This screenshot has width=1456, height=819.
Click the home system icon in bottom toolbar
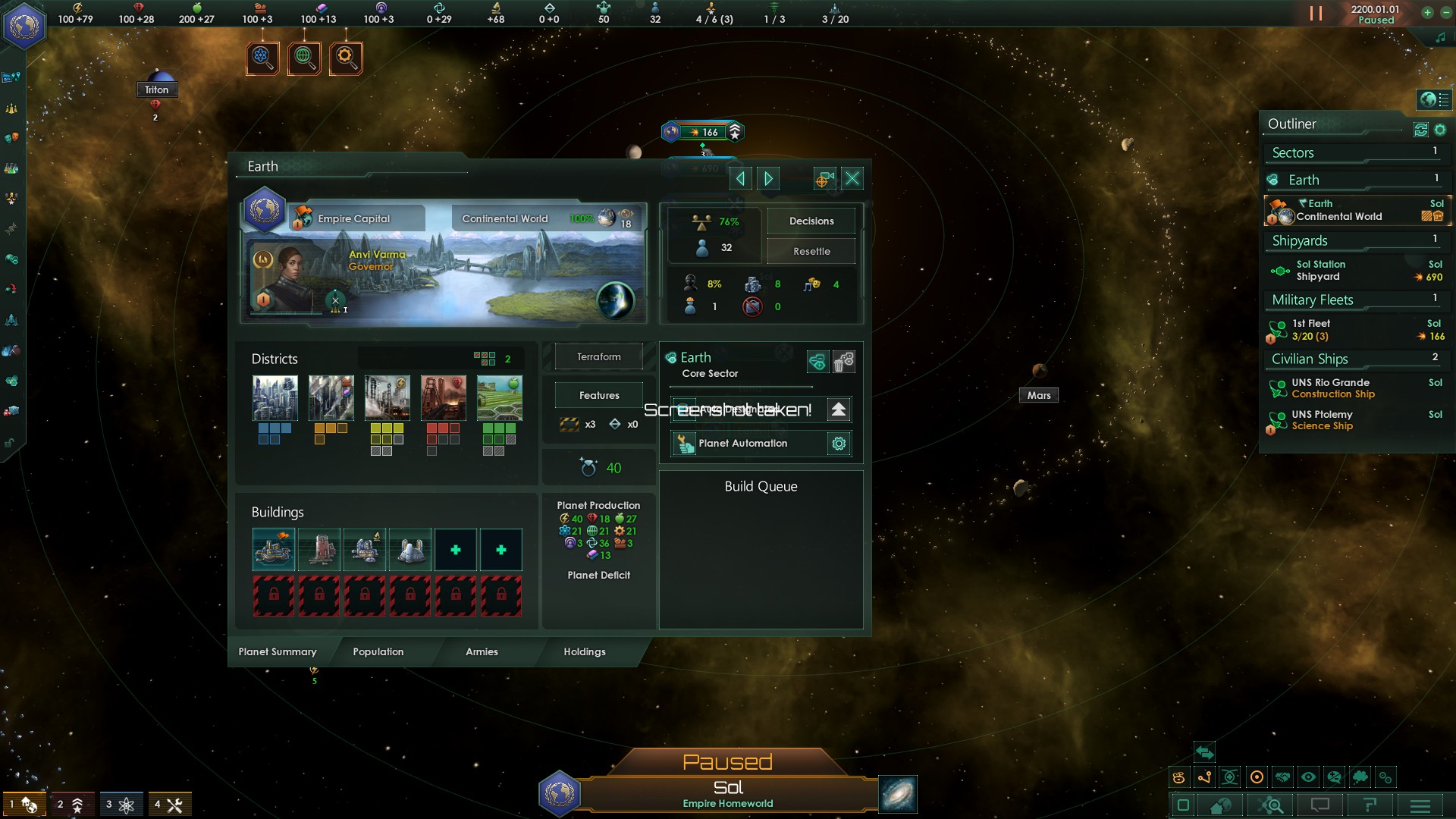pos(1219,805)
